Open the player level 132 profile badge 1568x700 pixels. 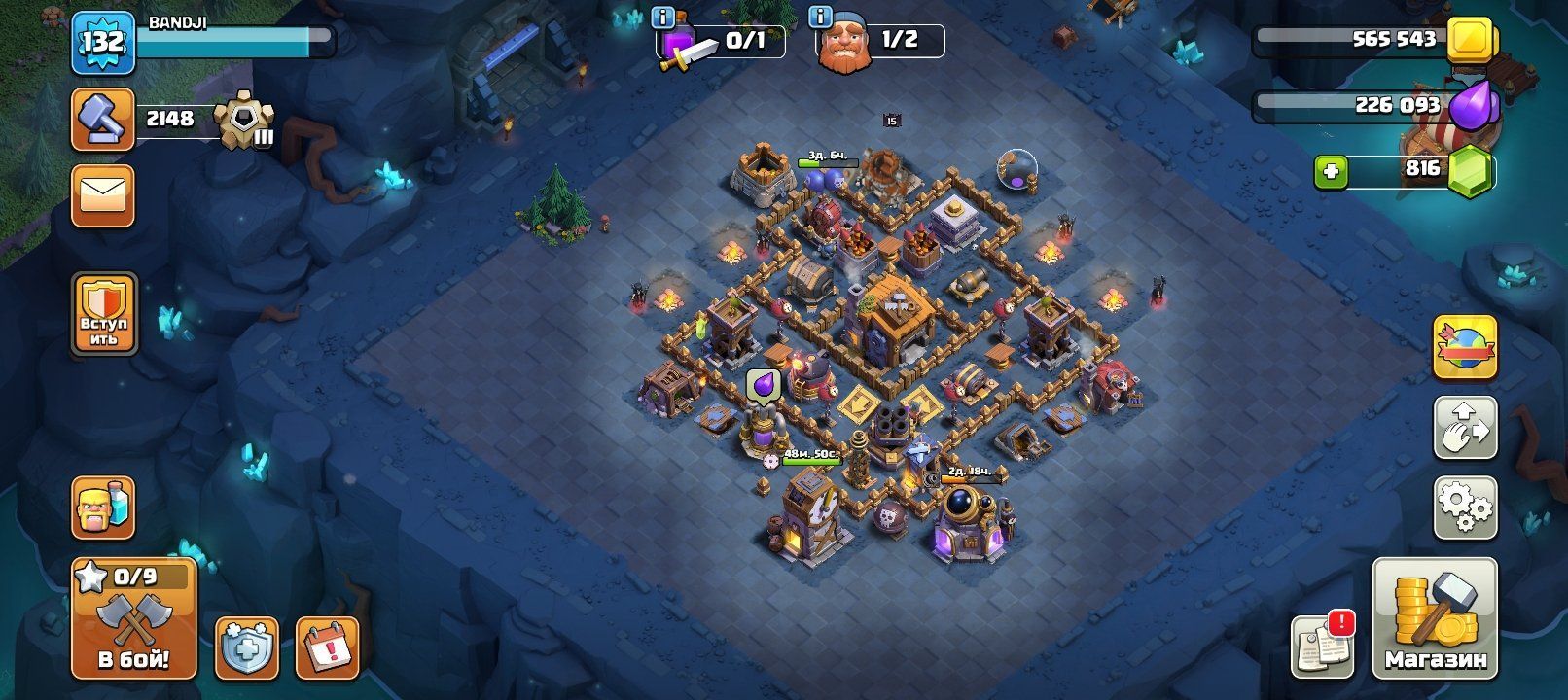[102, 42]
